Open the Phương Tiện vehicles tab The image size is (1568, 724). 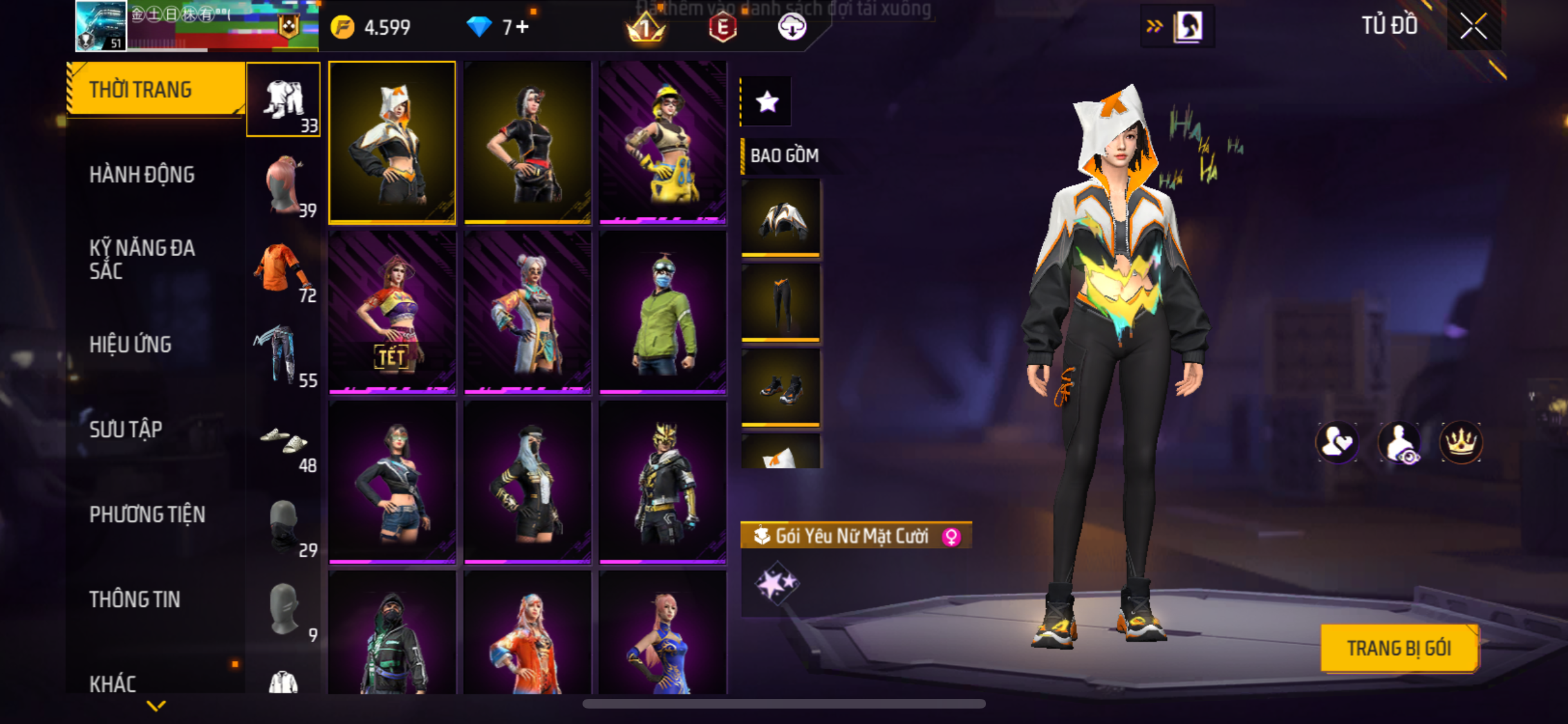(x=147, y=514)
